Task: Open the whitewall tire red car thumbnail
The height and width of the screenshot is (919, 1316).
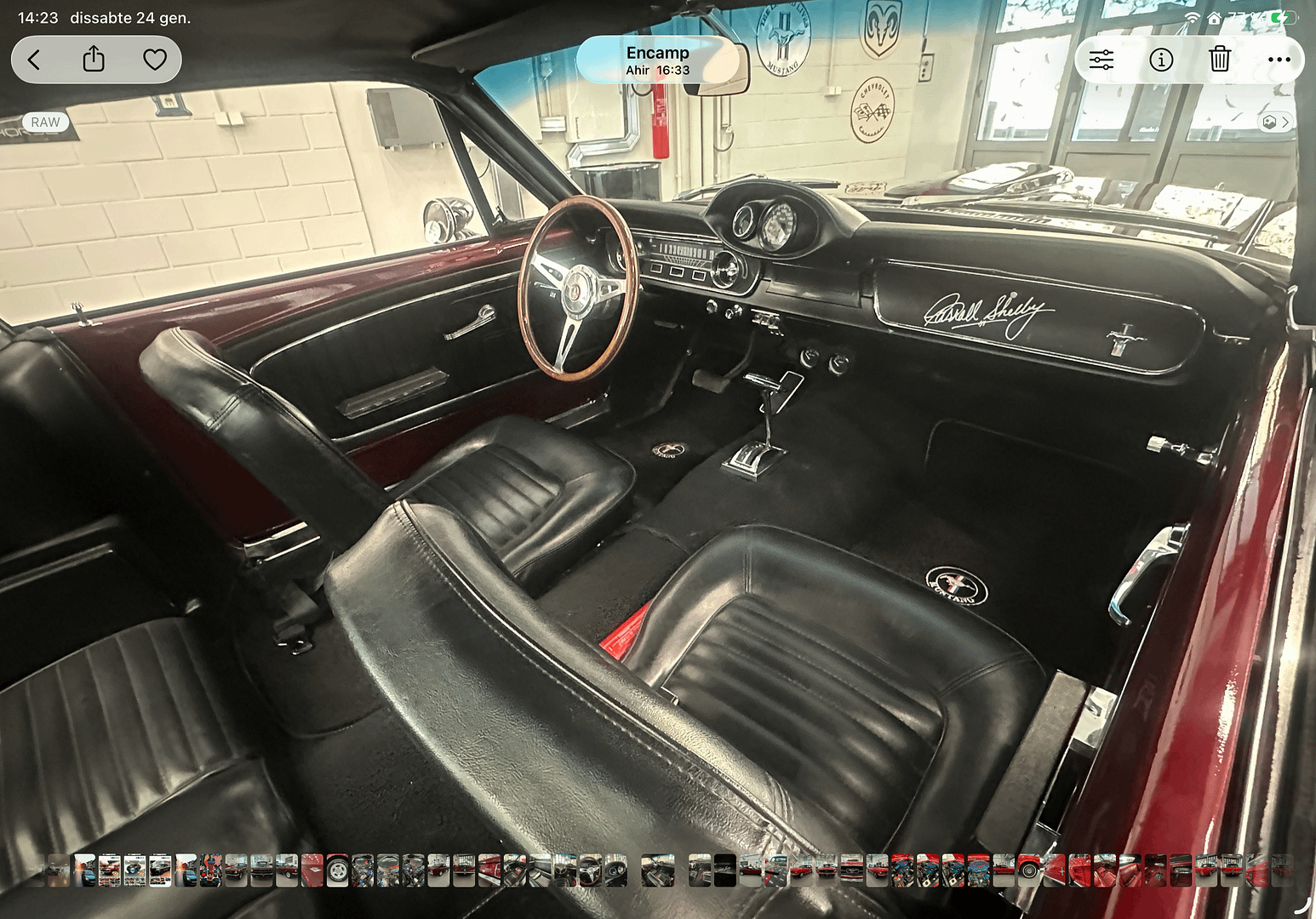Action: tap(1029, 870)
